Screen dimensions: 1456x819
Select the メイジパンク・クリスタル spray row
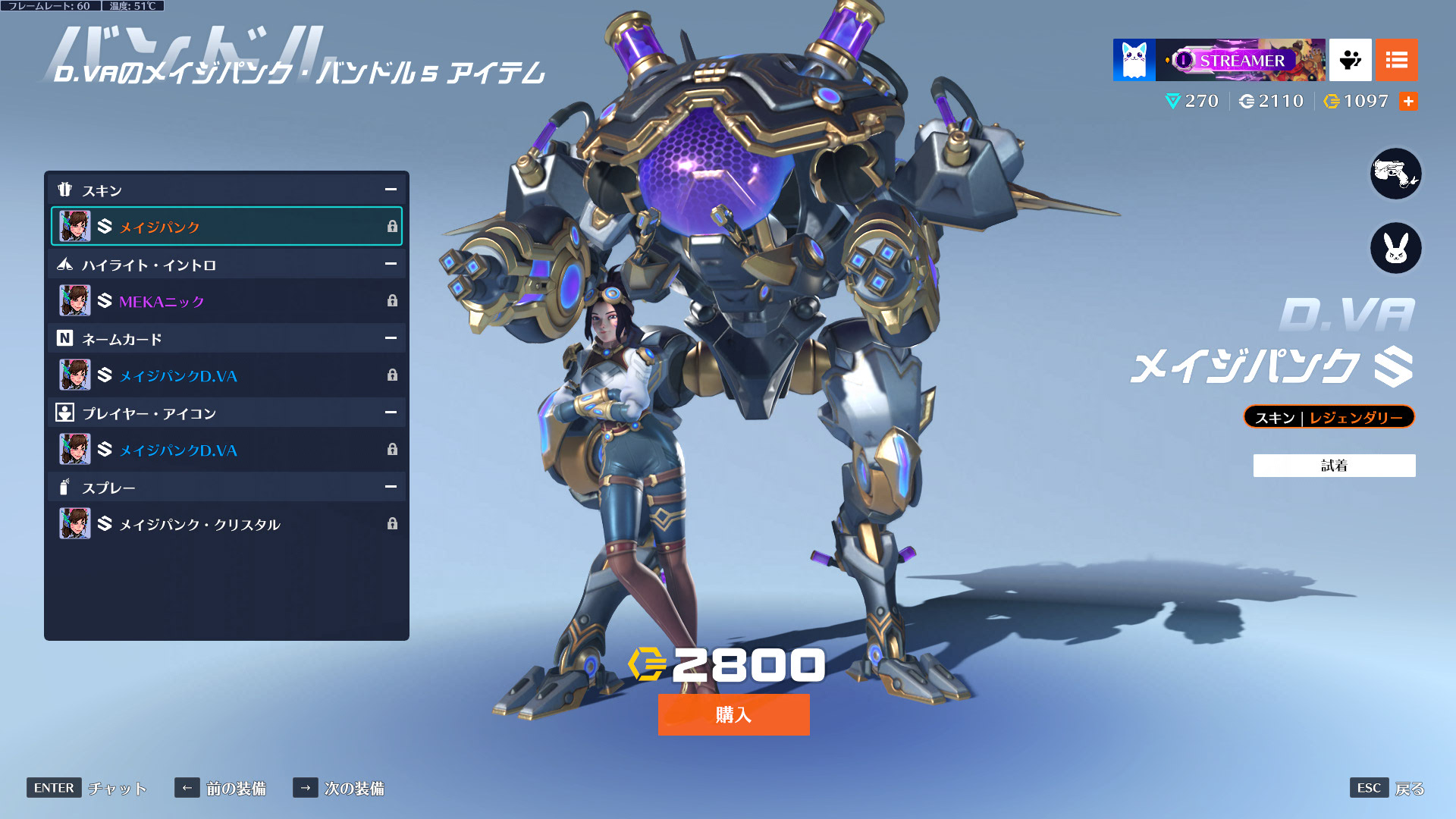[x=227, y=524]
